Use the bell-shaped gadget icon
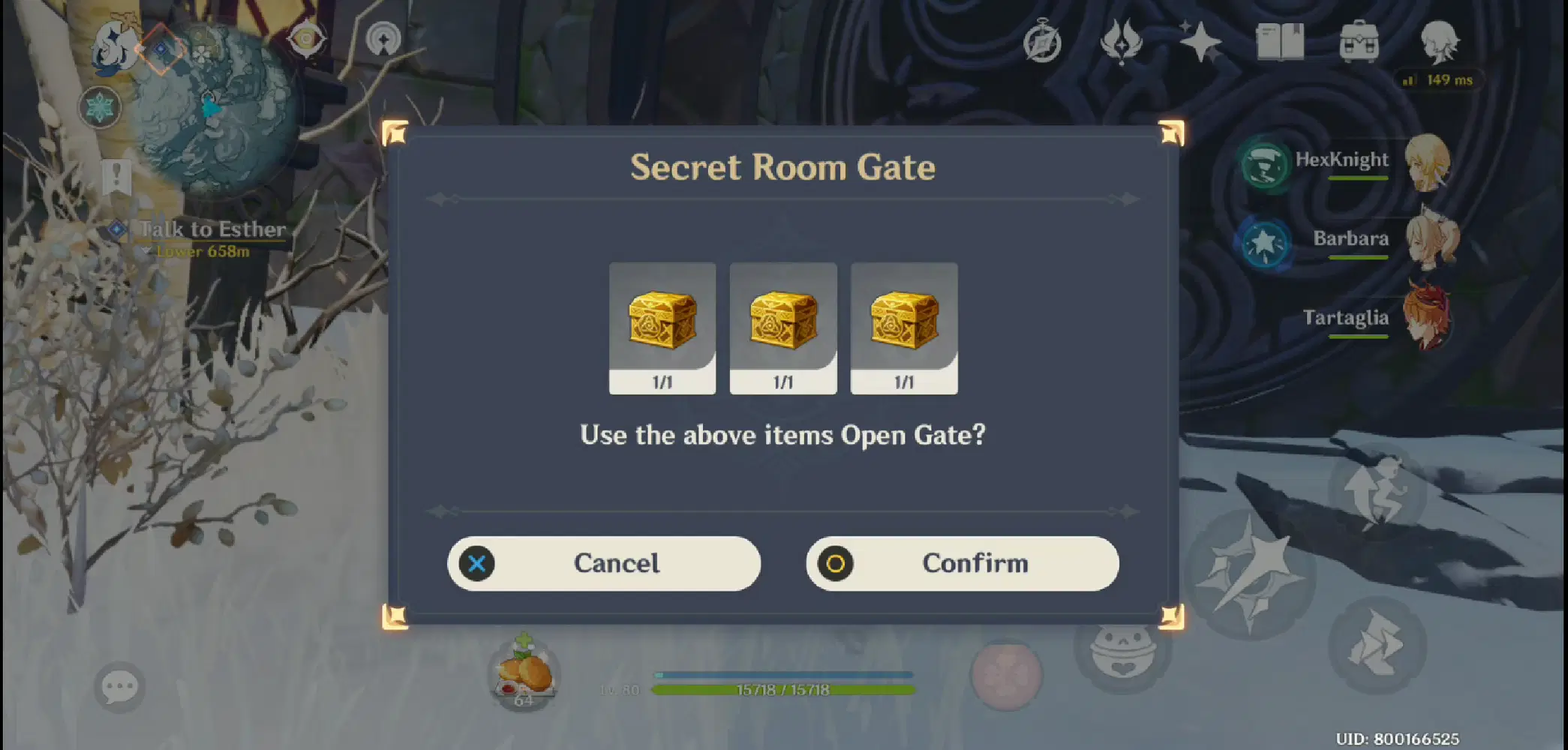Viewport: 1568px width, 750px height. coord(1123,652)
